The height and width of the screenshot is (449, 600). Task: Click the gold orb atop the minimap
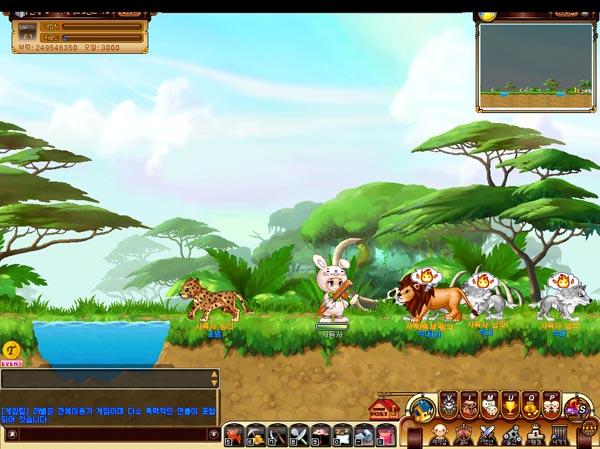(487, 15)
